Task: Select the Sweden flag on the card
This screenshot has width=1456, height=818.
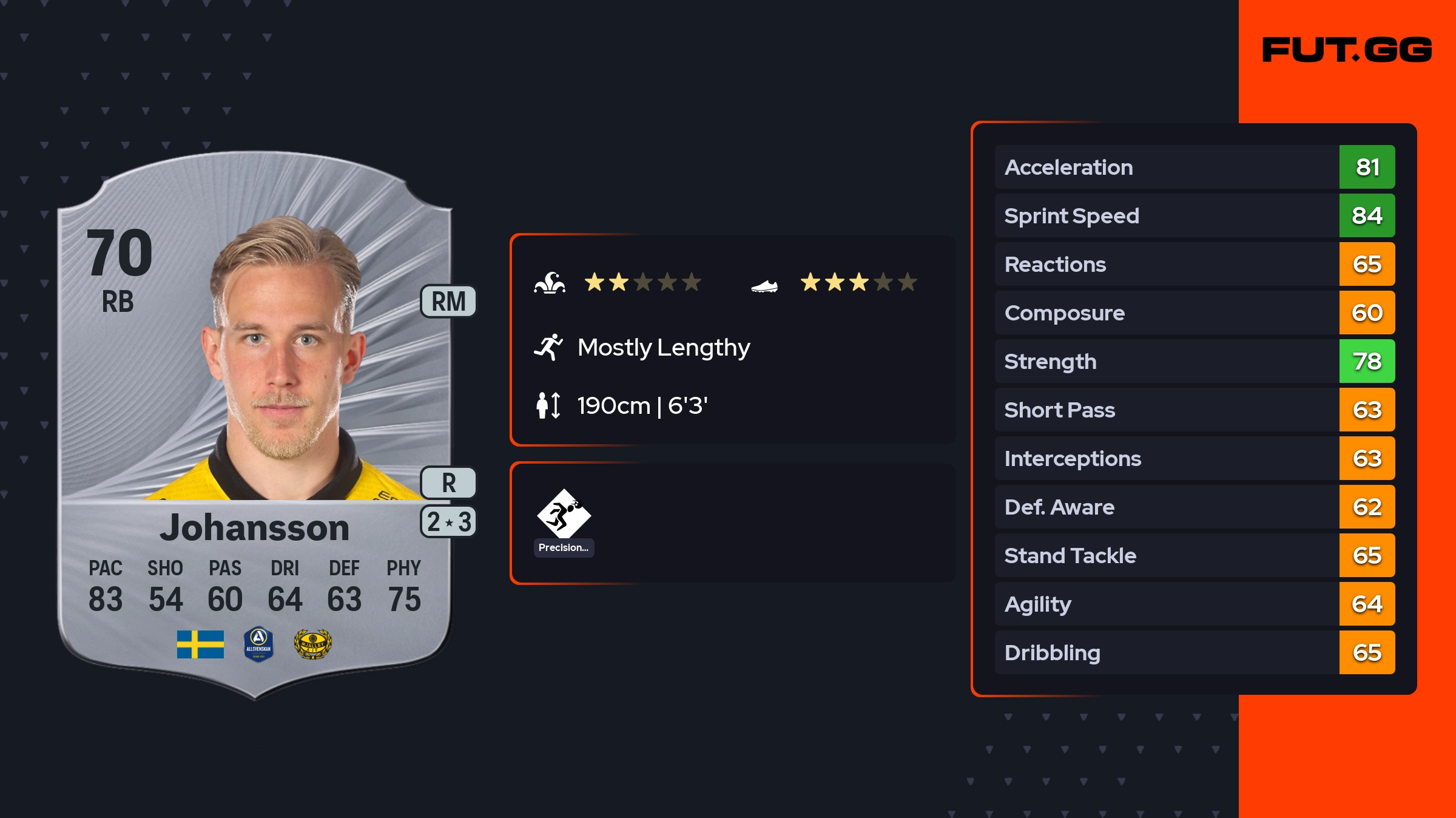Action: tap(200, 644)
